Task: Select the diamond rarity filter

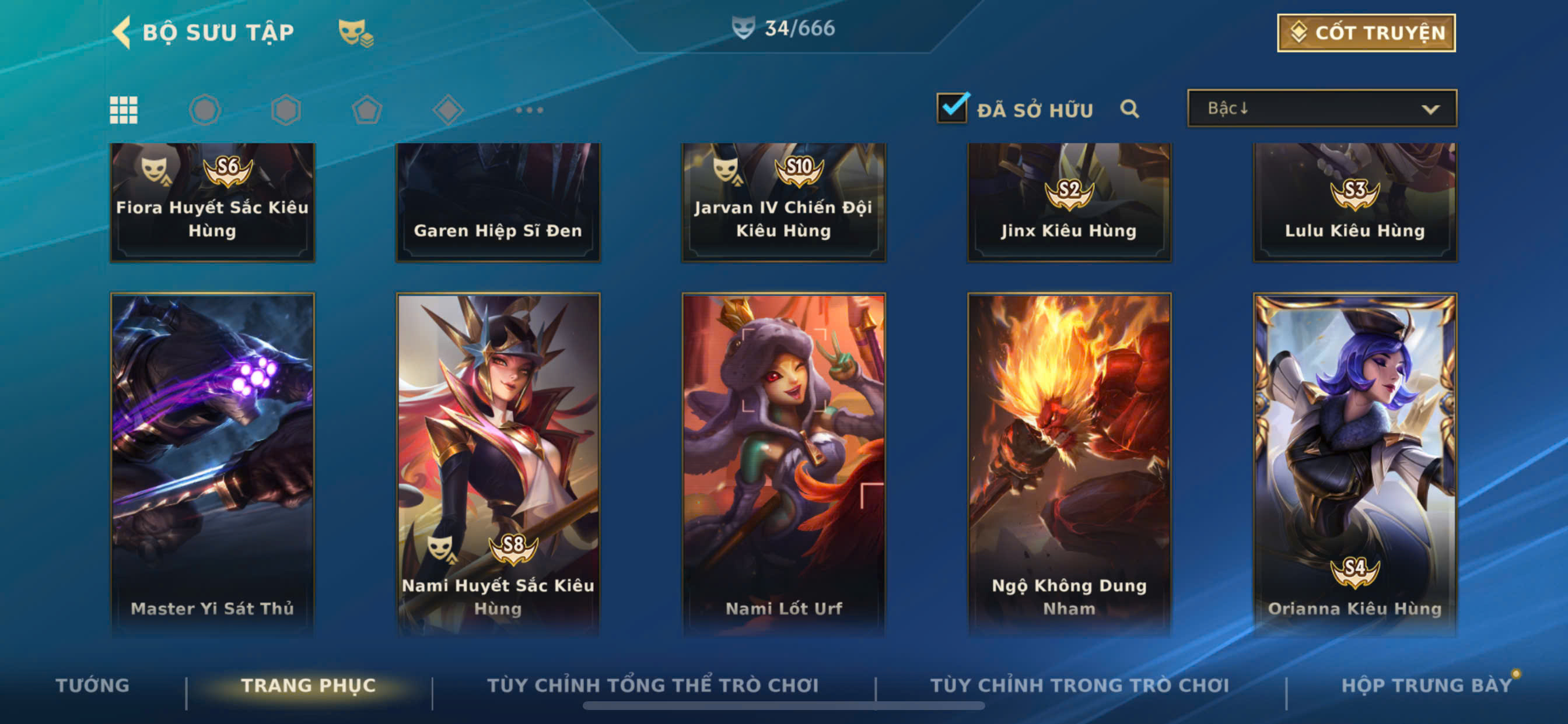Action: 448,110
